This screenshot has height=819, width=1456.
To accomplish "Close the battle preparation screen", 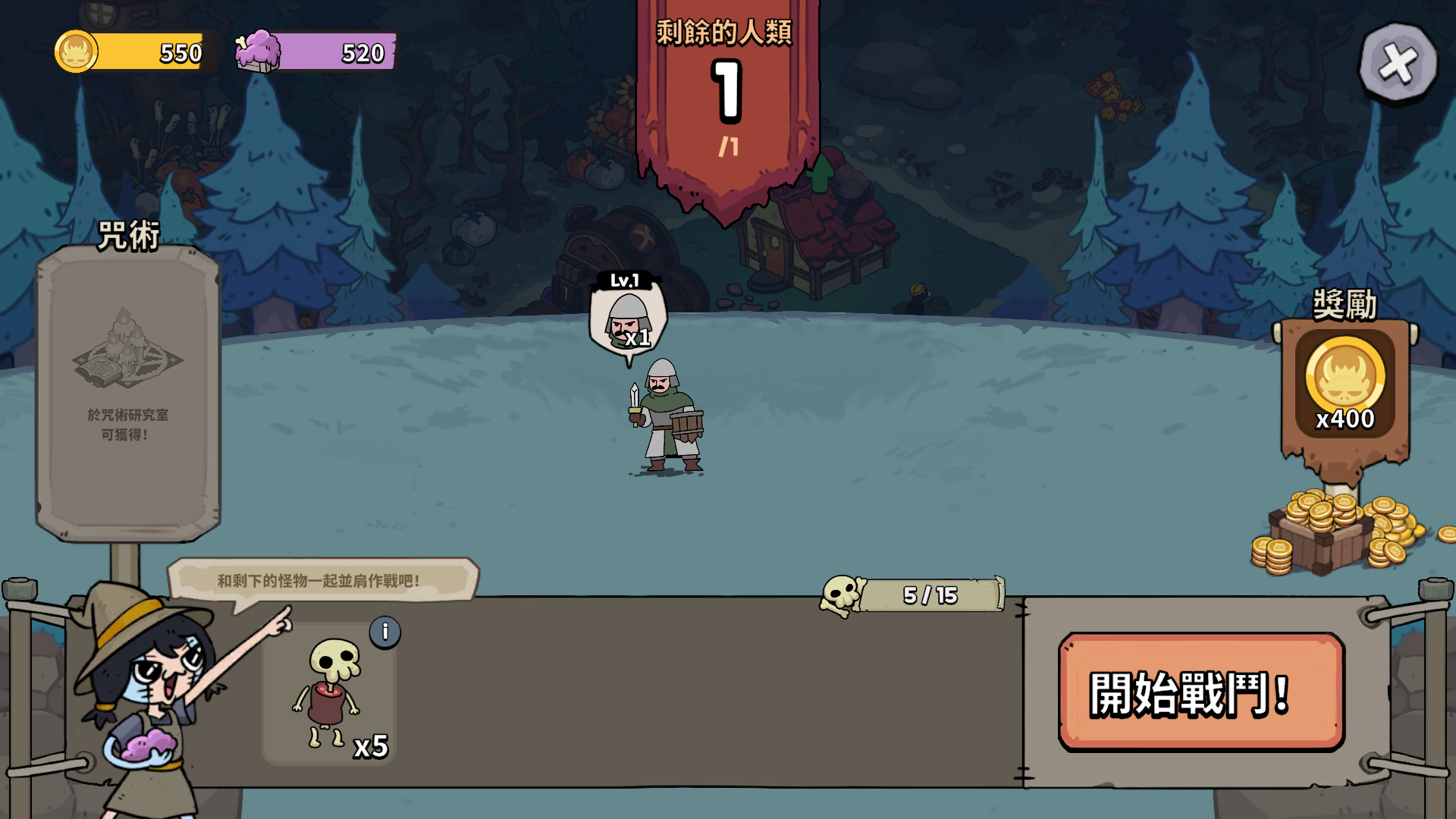I will (1398, 63).
